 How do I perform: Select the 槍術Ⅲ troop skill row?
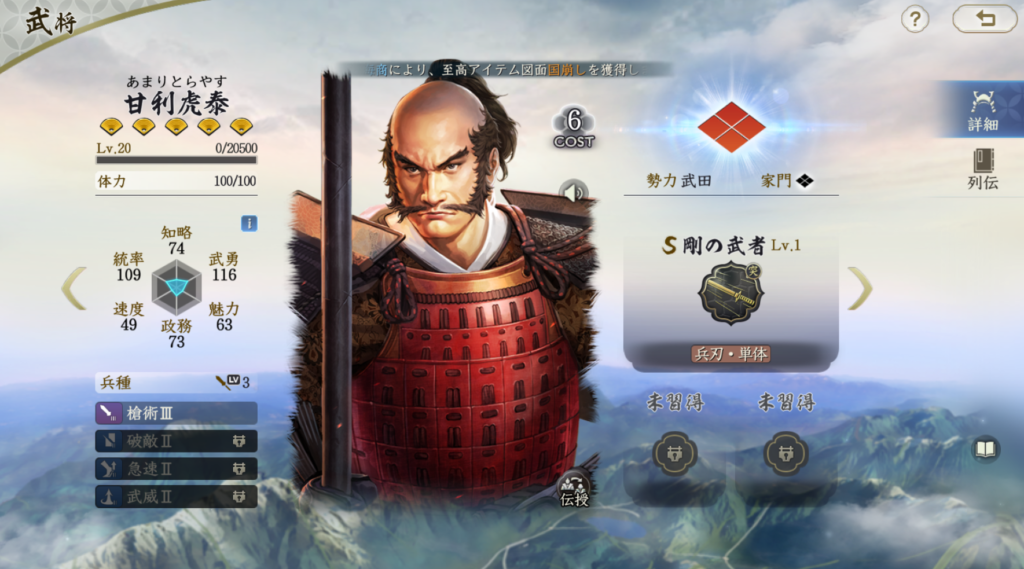pos(176,413)
